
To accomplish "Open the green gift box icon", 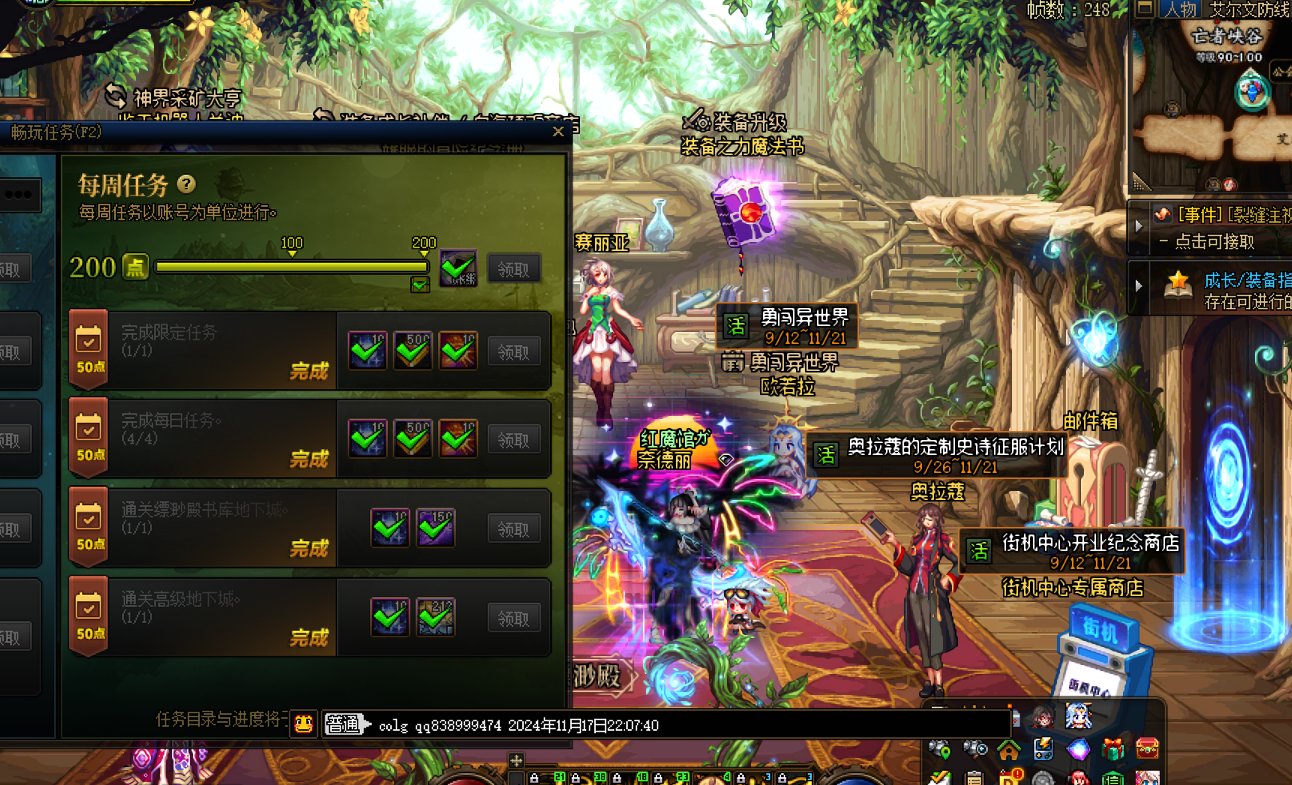I will (x=1113, y=748).
